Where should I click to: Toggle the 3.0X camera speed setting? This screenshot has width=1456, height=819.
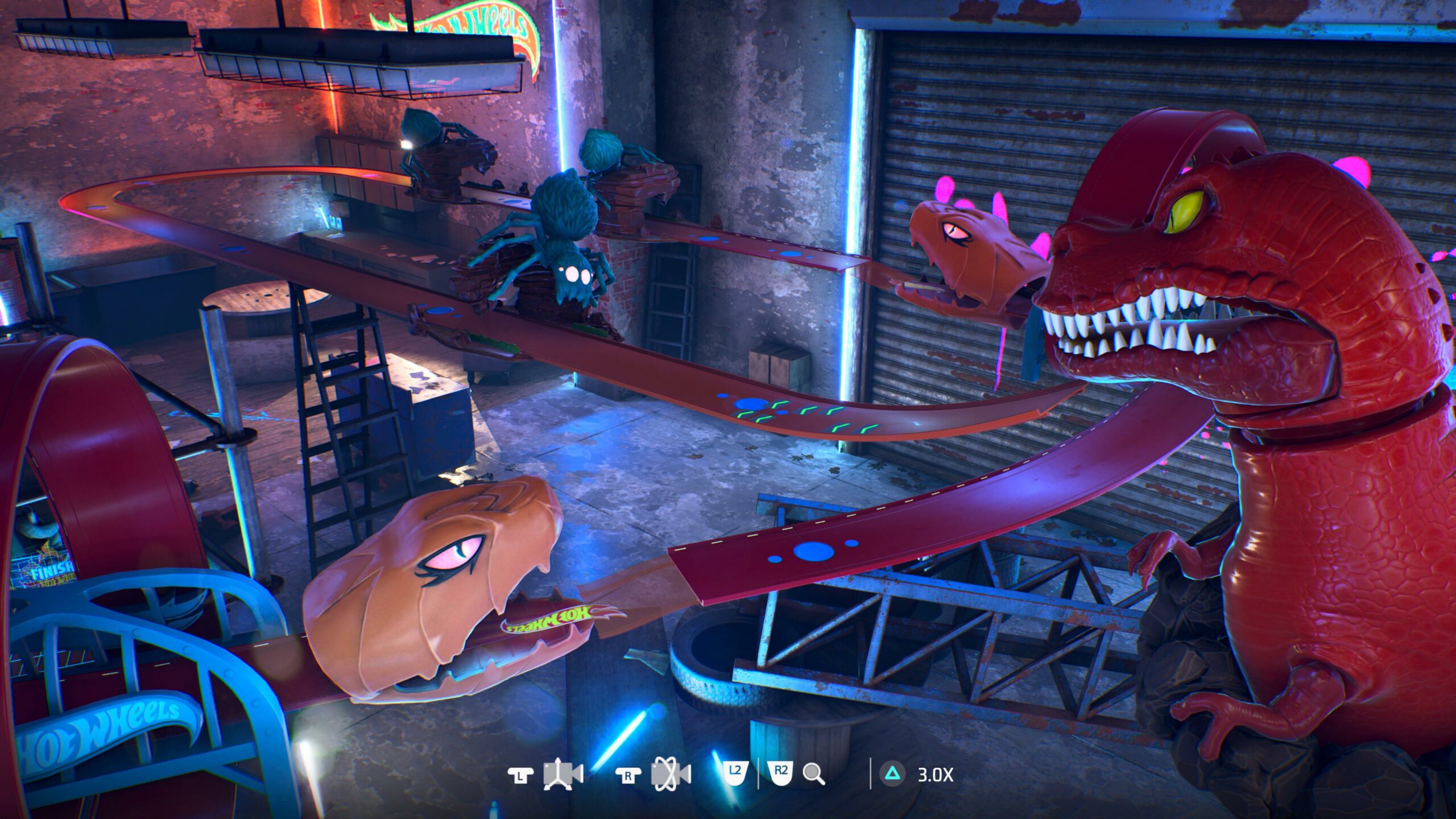[934, 774]
